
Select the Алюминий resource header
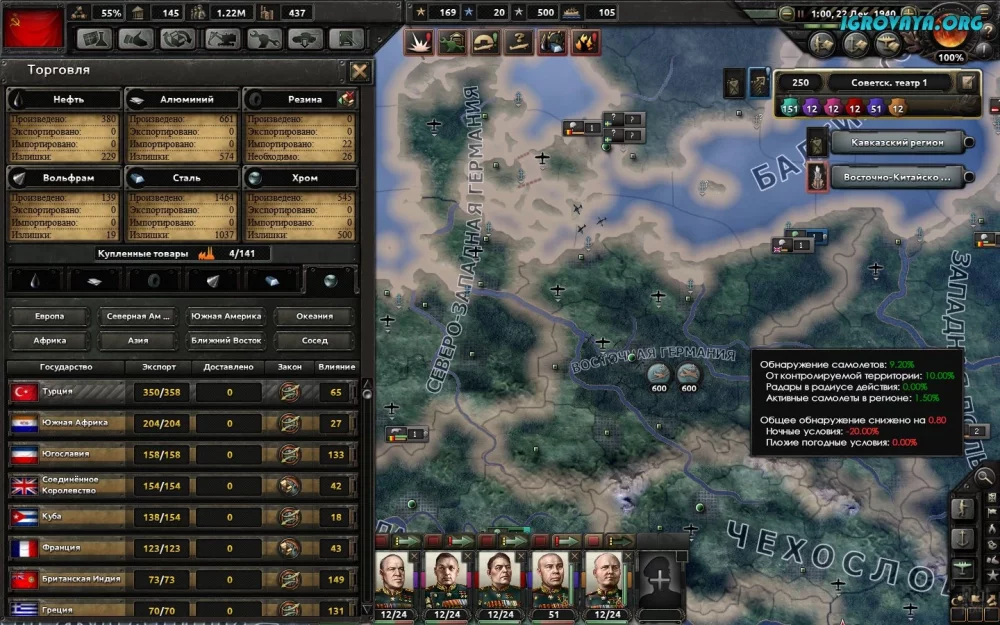click(183, 99)
